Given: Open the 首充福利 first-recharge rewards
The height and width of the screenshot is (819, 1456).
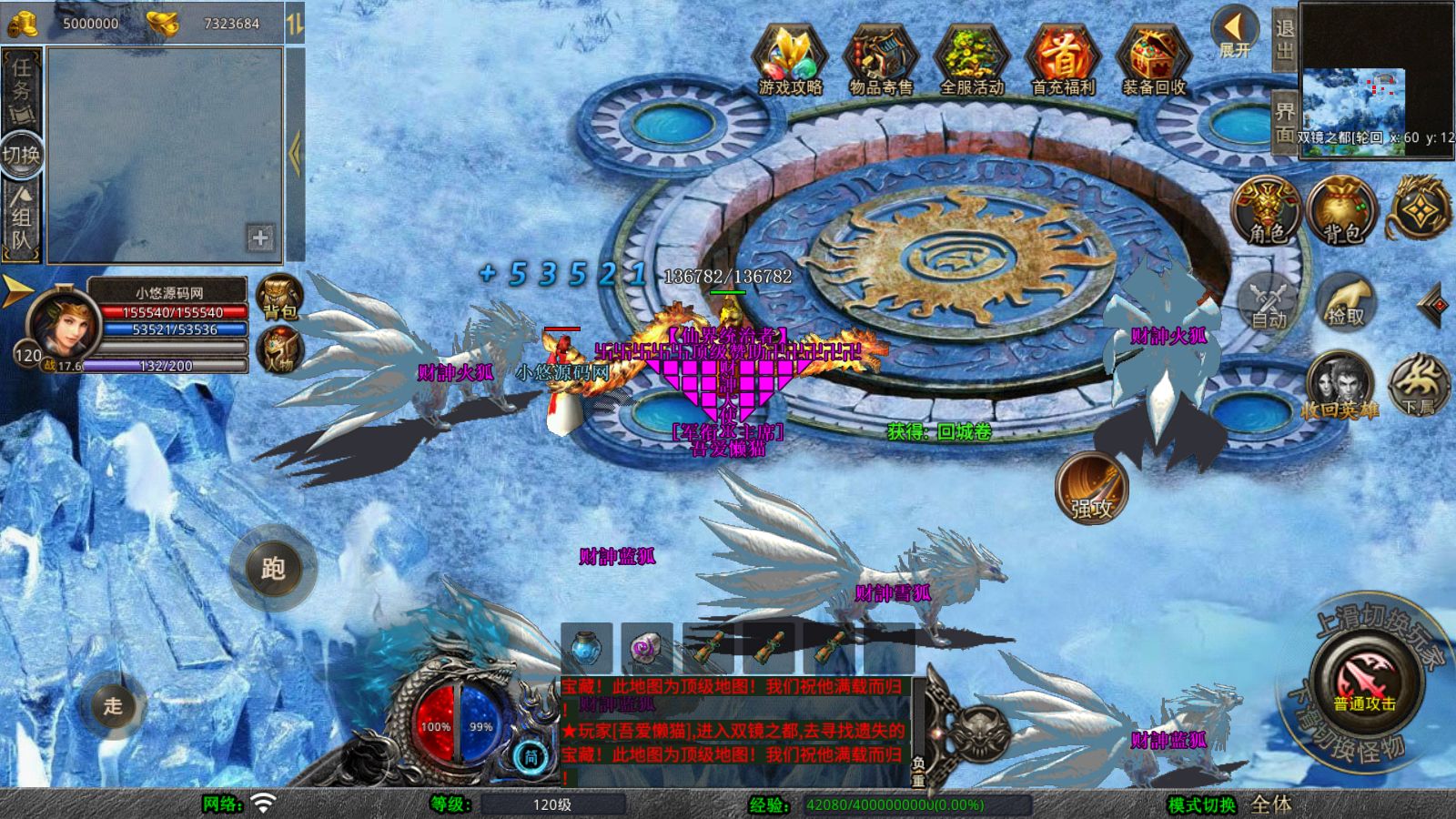Looking at the screenshot, I should [1063, 59].
